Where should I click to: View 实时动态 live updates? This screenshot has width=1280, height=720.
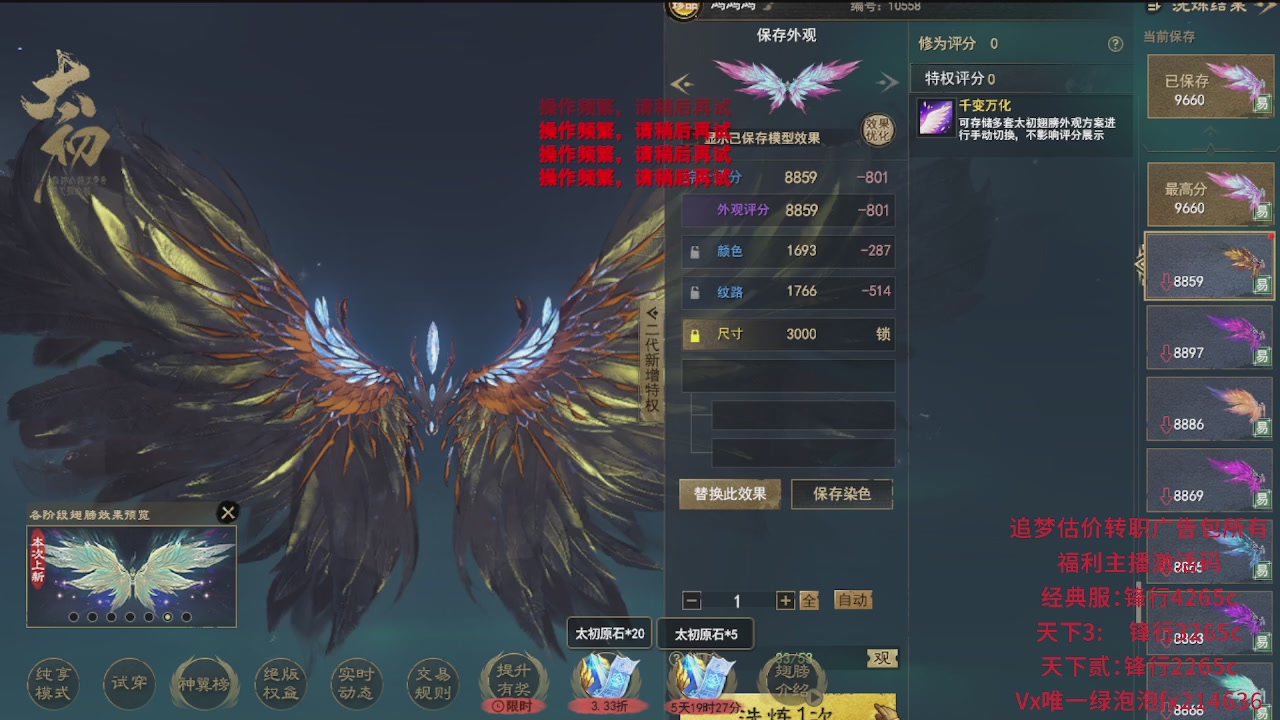click(x=356, y=684)
